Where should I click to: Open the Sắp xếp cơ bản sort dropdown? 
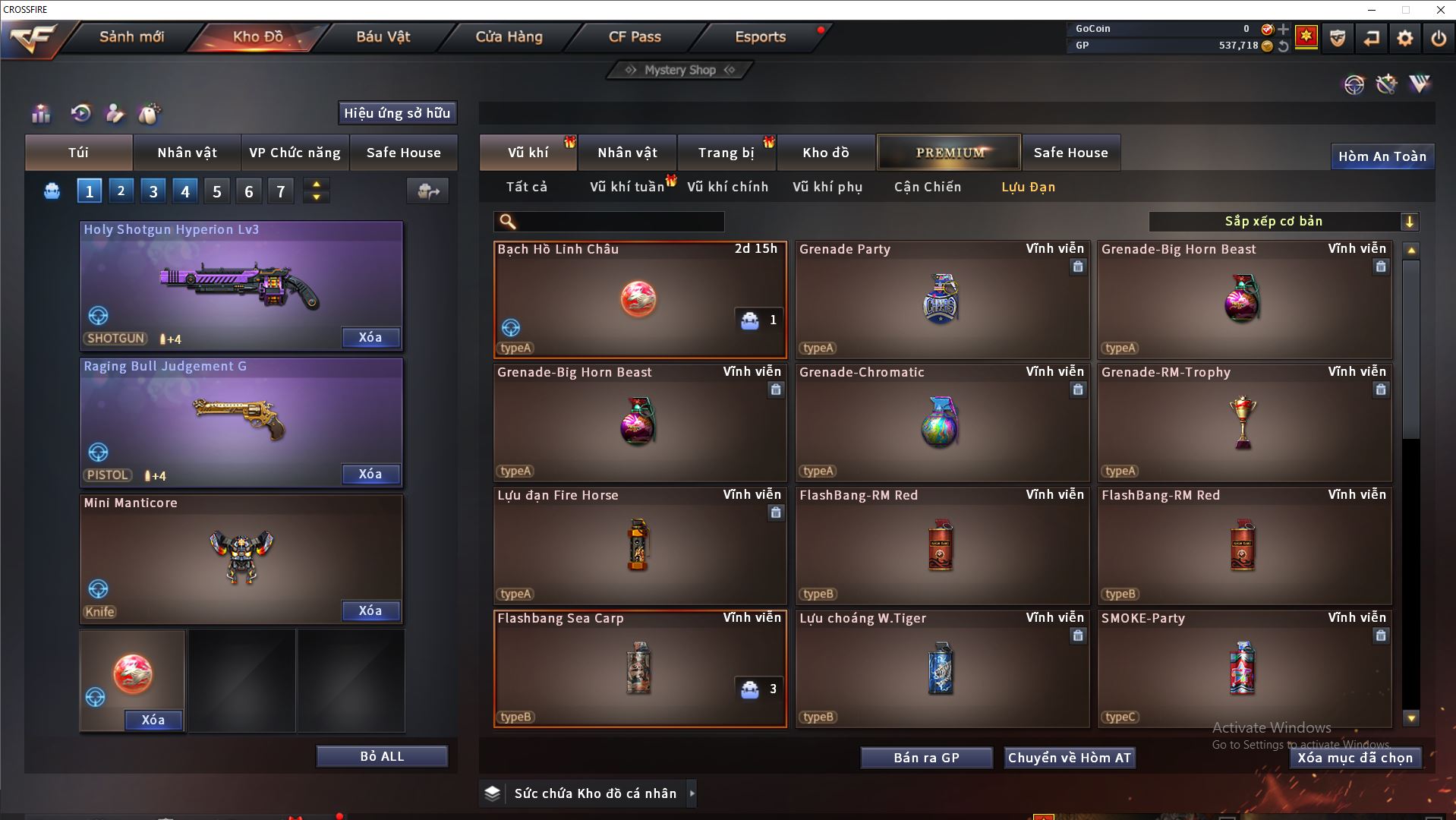pos(1283,221)
